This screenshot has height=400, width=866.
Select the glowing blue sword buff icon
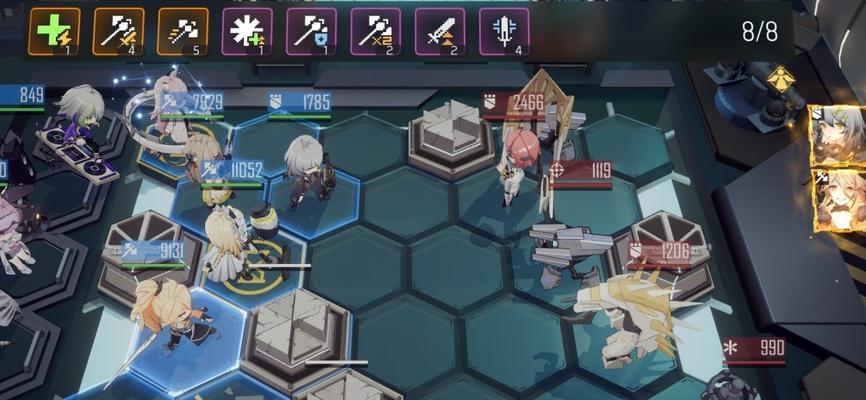tap(504, 31)
